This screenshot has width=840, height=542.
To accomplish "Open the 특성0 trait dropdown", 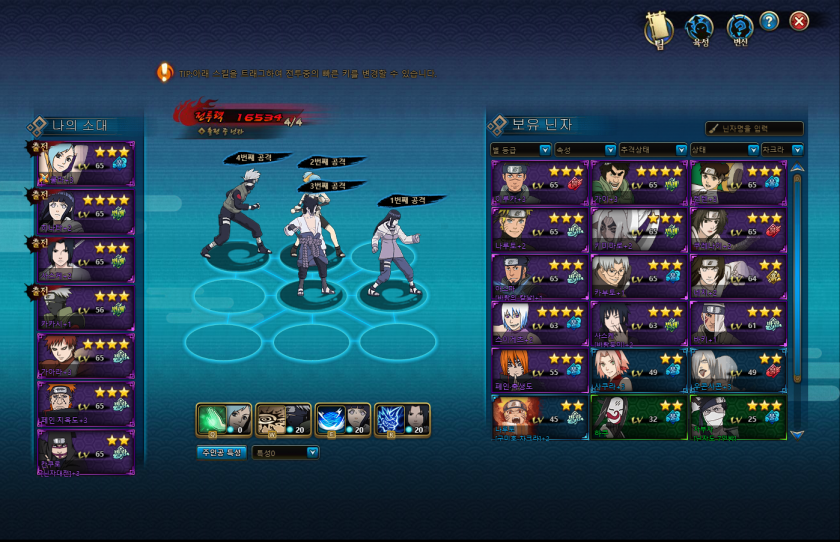I will pos(286,452).
